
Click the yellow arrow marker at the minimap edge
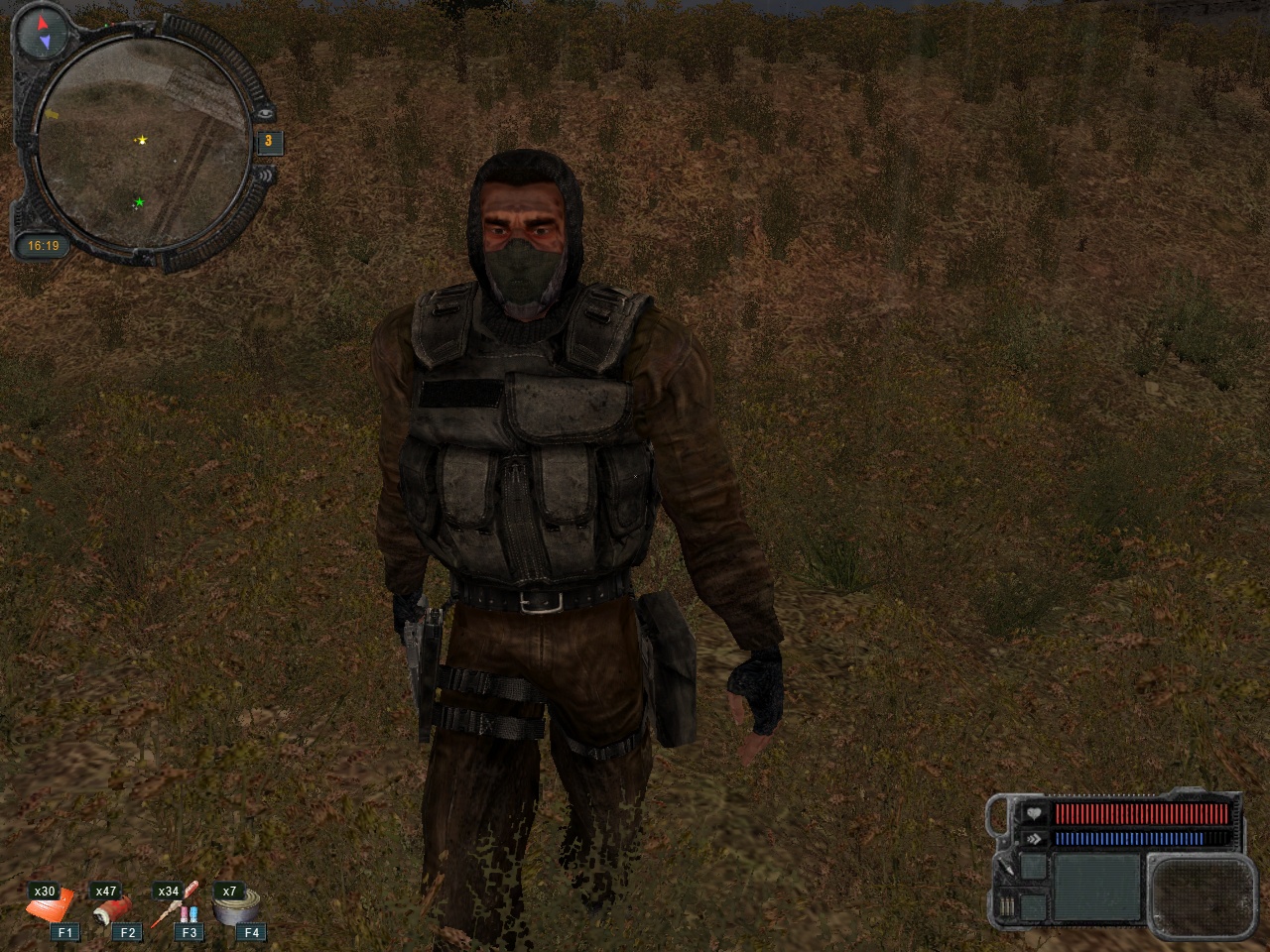(x=51, y=115)
